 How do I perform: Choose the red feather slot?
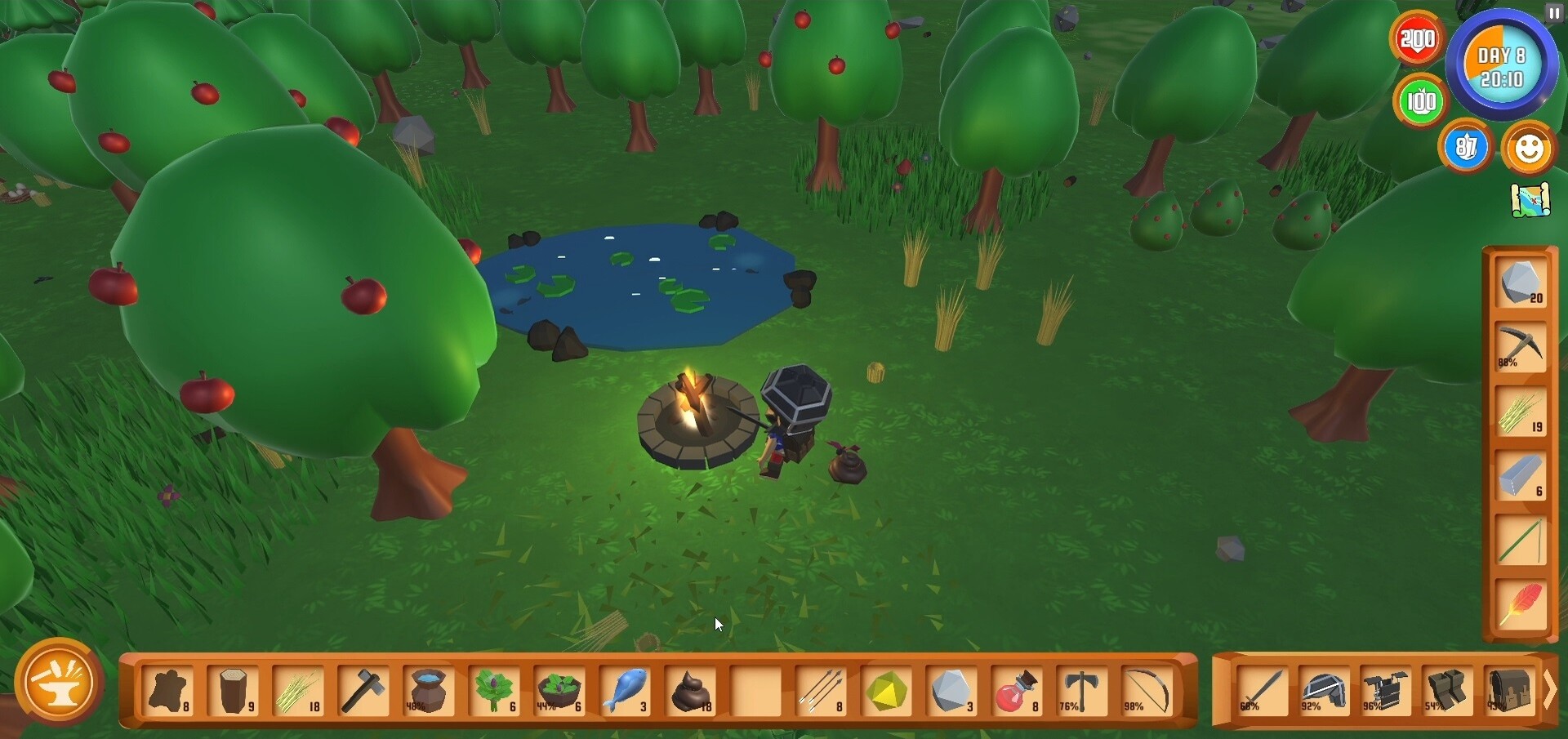pos(1521,606)
